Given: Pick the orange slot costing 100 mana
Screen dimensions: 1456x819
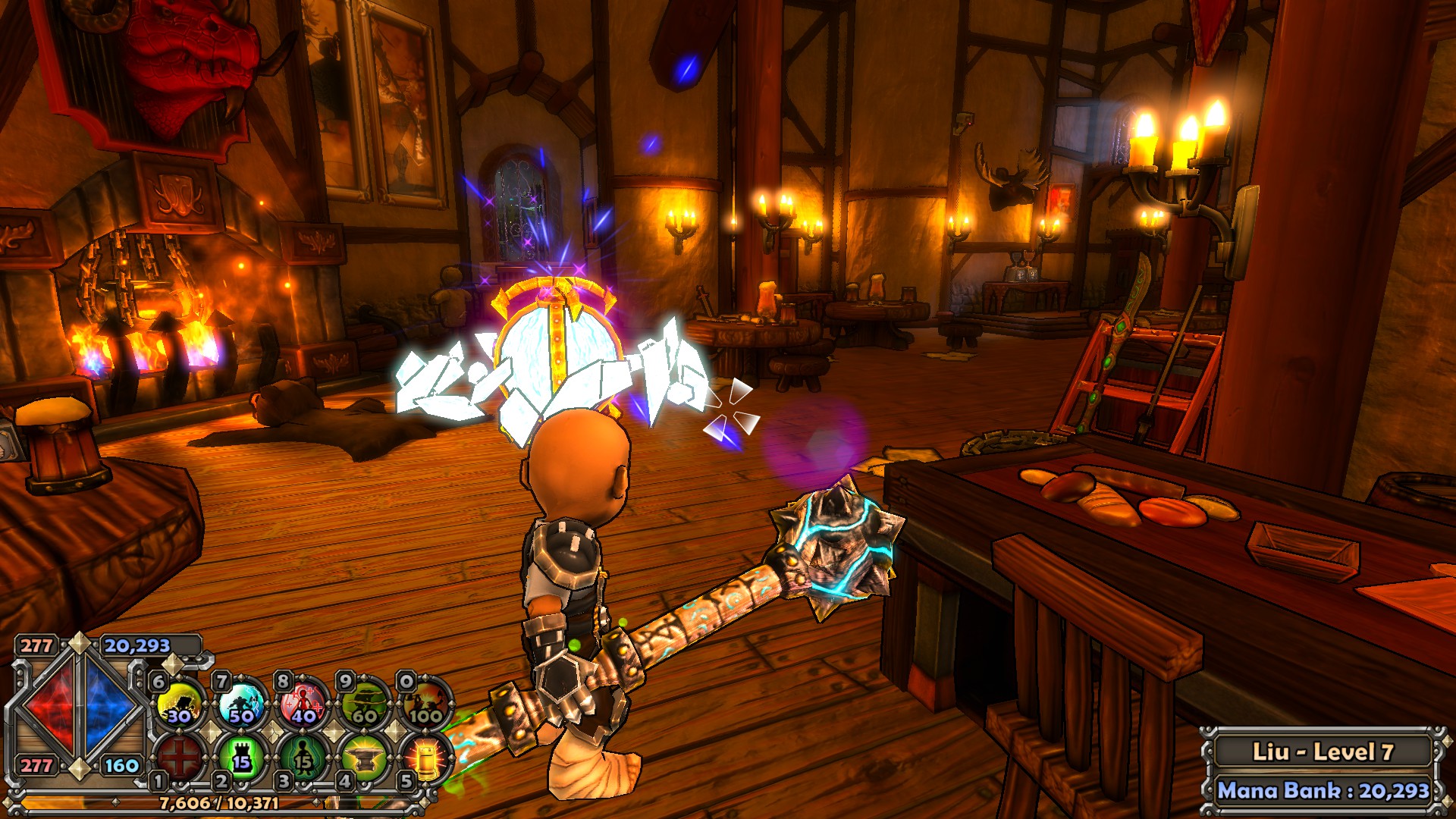Looking at the screenshot, I should [x=425, y=703].
